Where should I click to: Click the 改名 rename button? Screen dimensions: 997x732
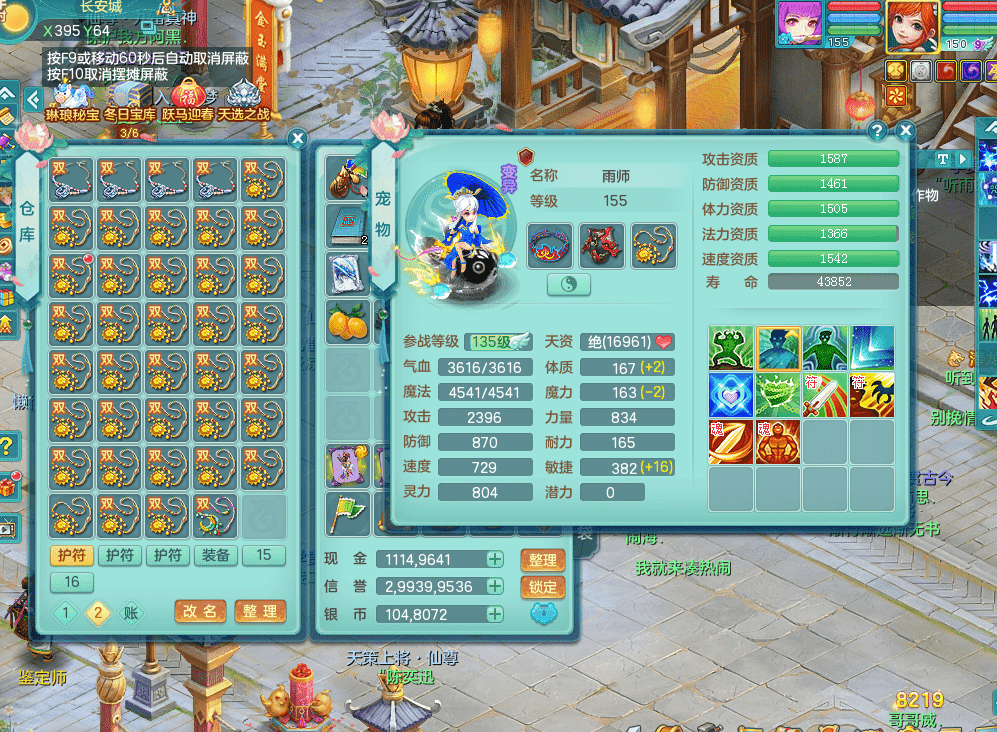200,611
